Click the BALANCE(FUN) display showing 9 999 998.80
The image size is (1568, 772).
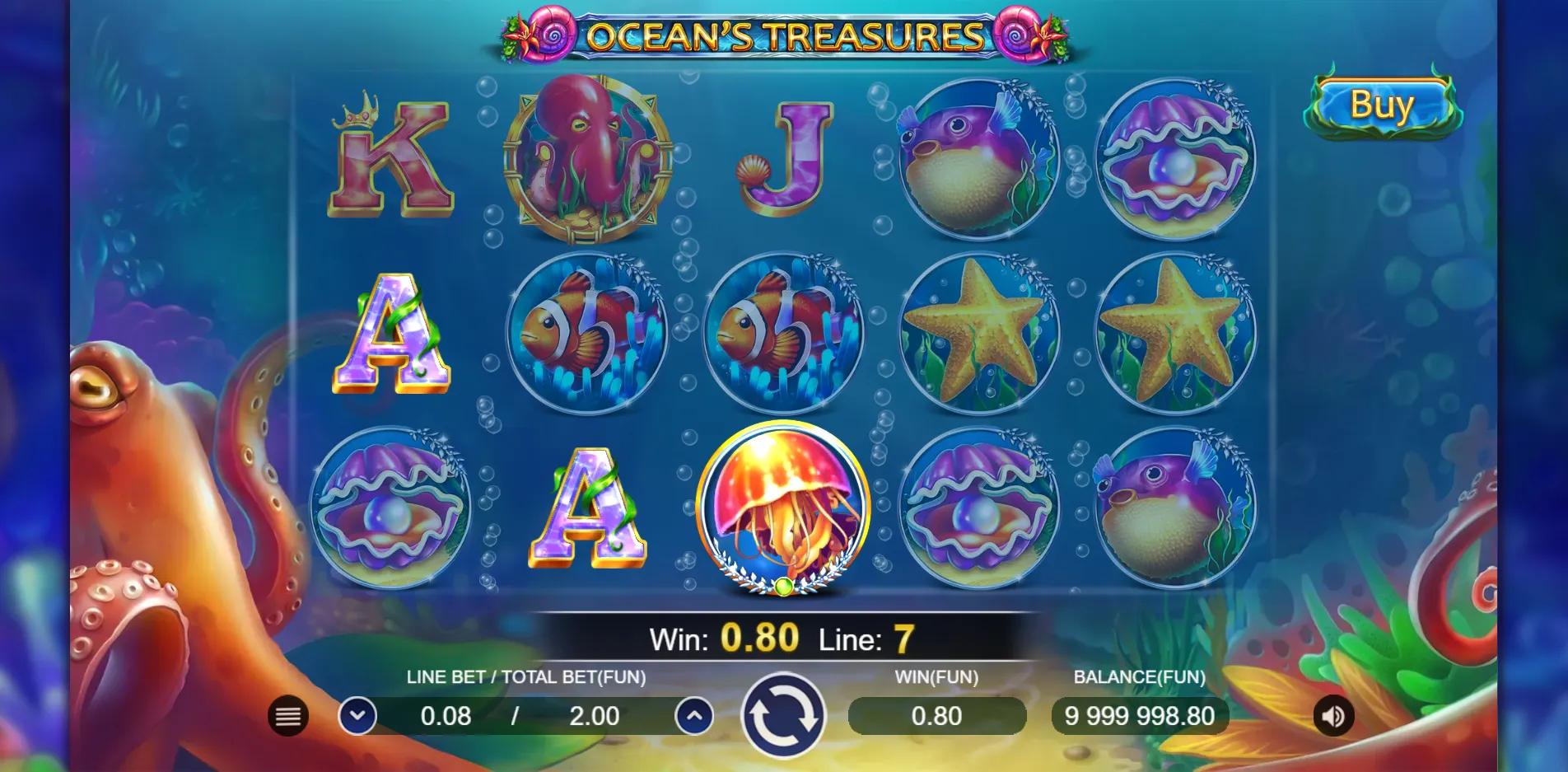coord(1140,716)
